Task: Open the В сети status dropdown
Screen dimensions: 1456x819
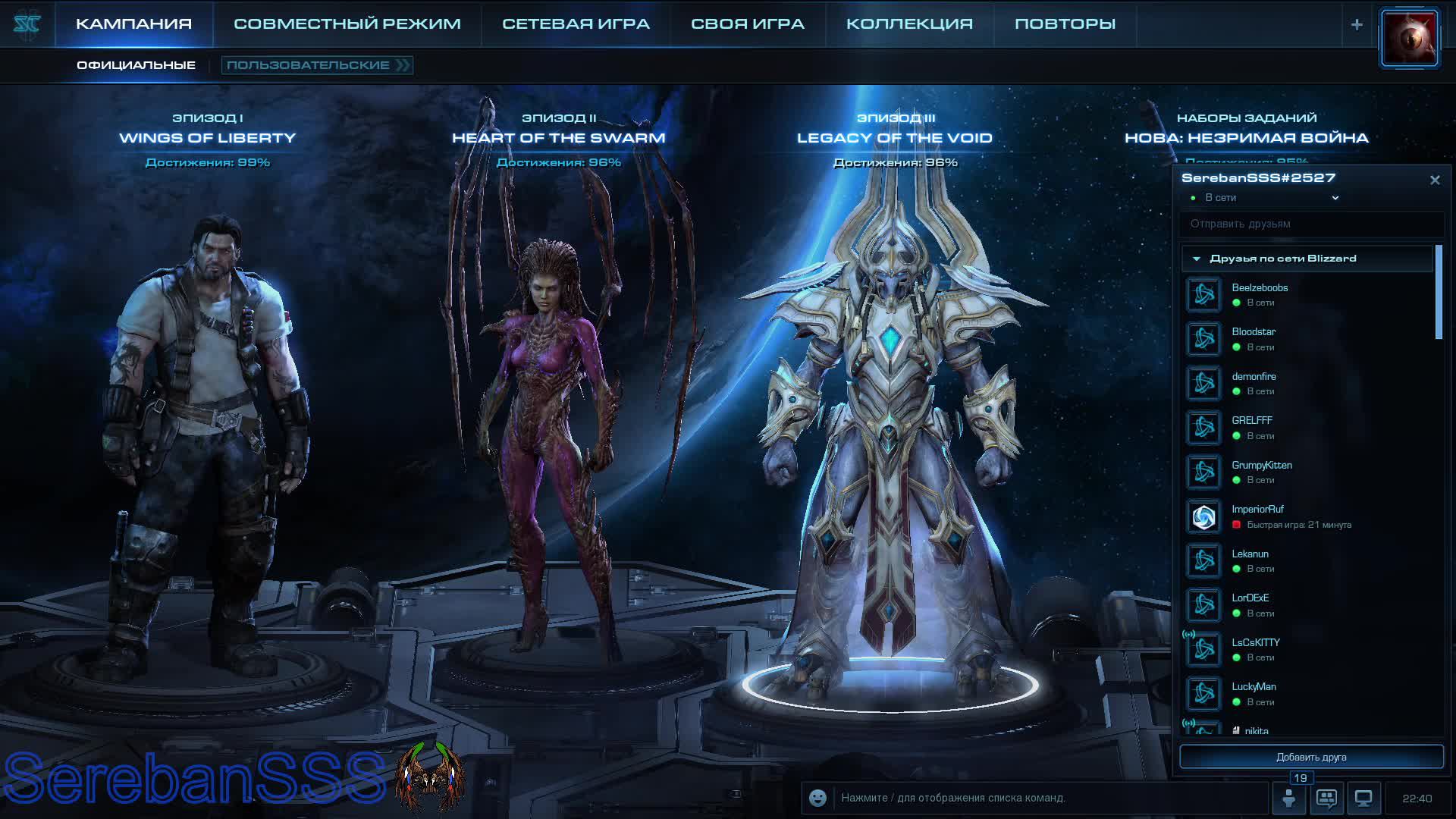Action: 1335,198
